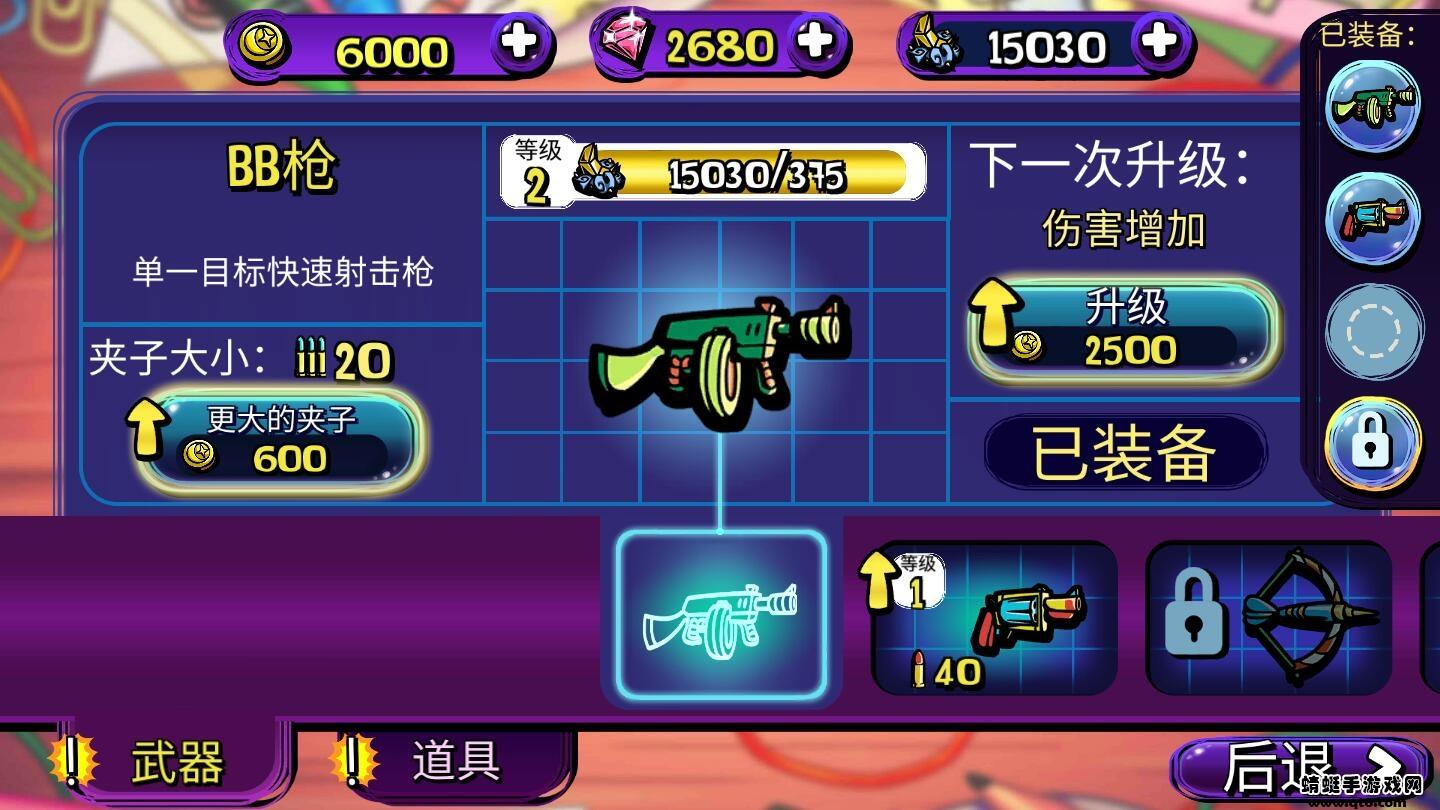Select the glowing BB gun in the carousel
1440x810 pixels.
pyautogui.click(x=722, y=617)
